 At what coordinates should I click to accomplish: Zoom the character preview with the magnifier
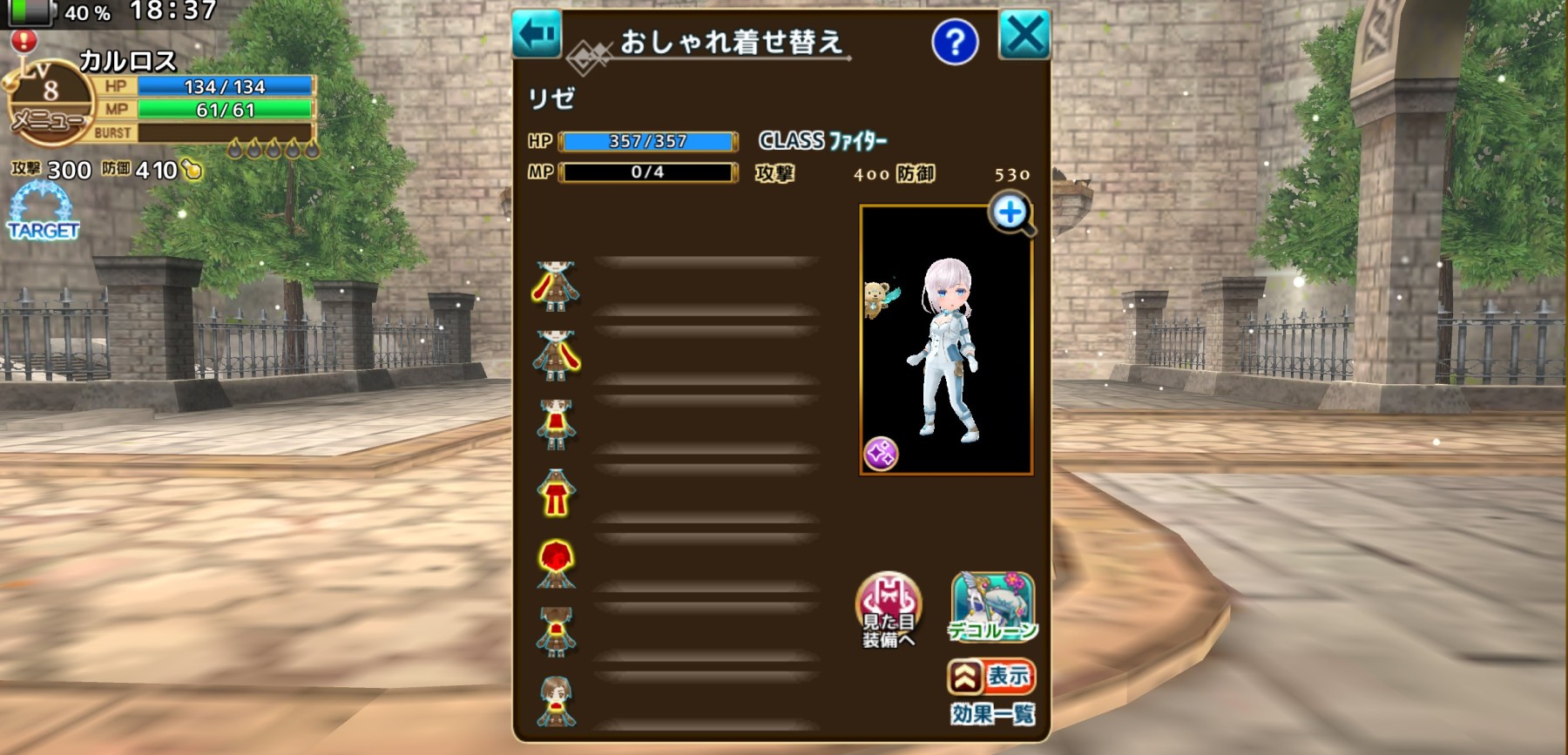pyautogui.click(x=1010, y=213)
